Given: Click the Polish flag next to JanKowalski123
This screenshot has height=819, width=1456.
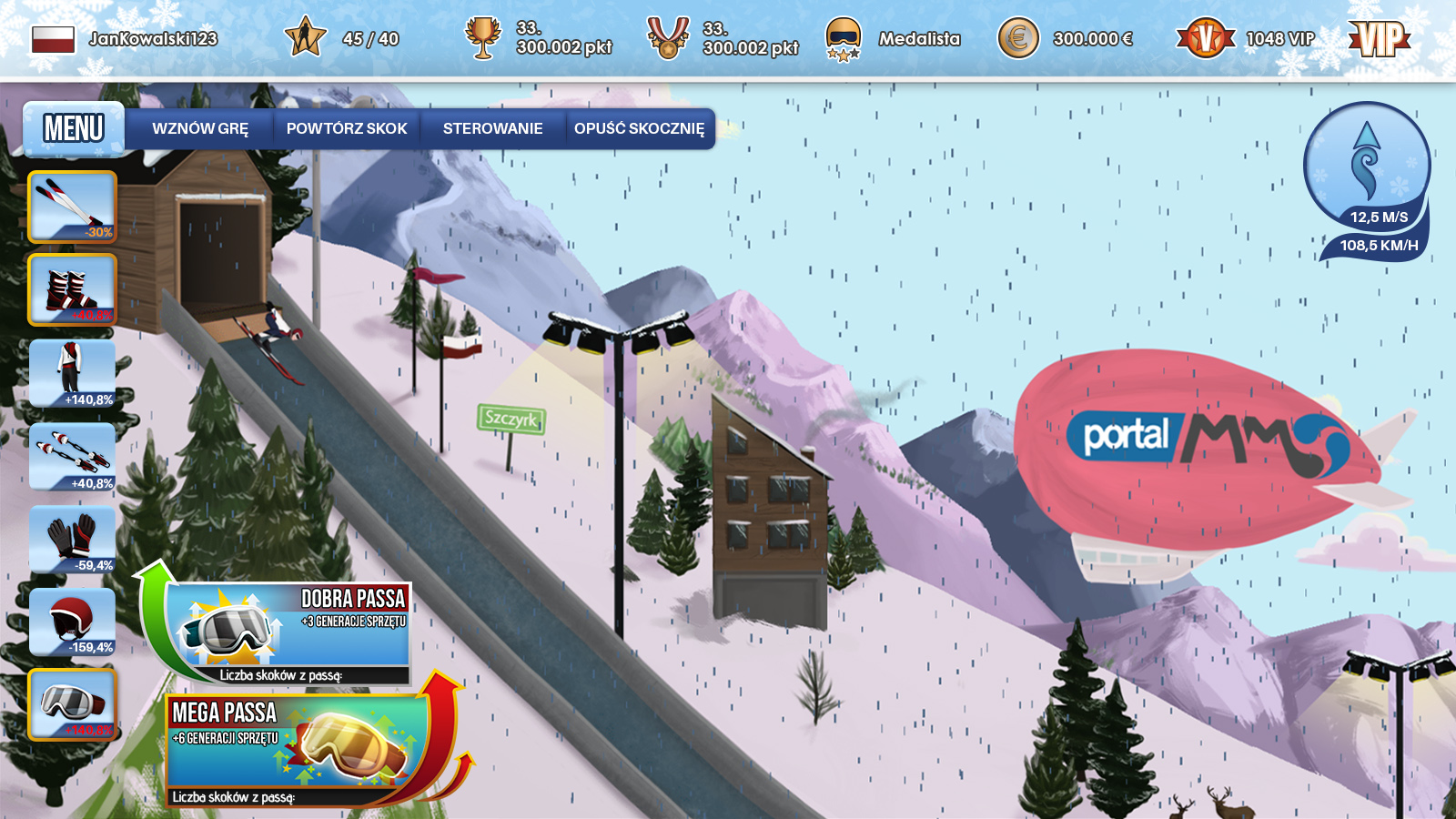Looking at the screenshot, I should click(53, 39).
